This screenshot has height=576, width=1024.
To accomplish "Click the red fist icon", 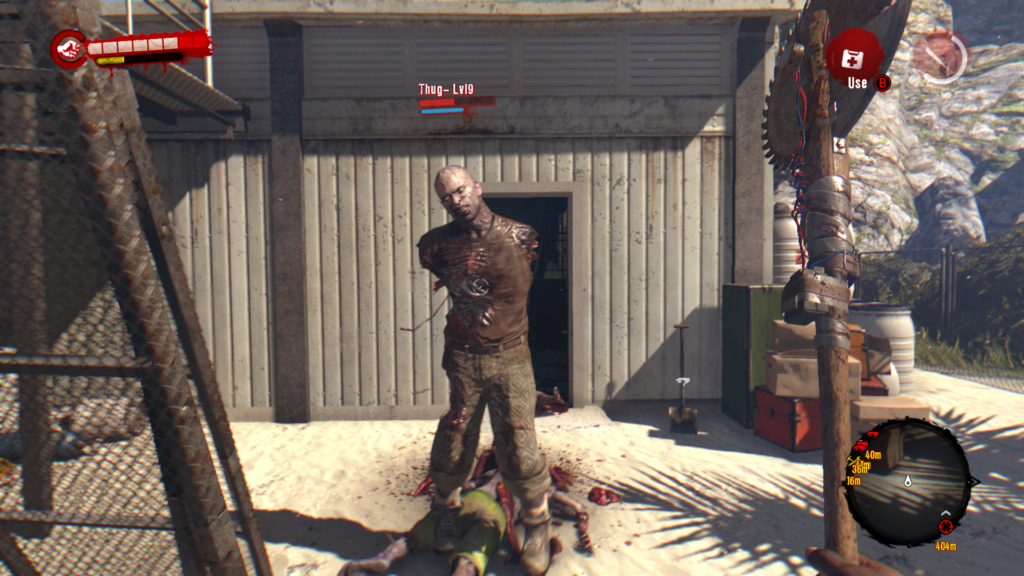I will [69, 47].
